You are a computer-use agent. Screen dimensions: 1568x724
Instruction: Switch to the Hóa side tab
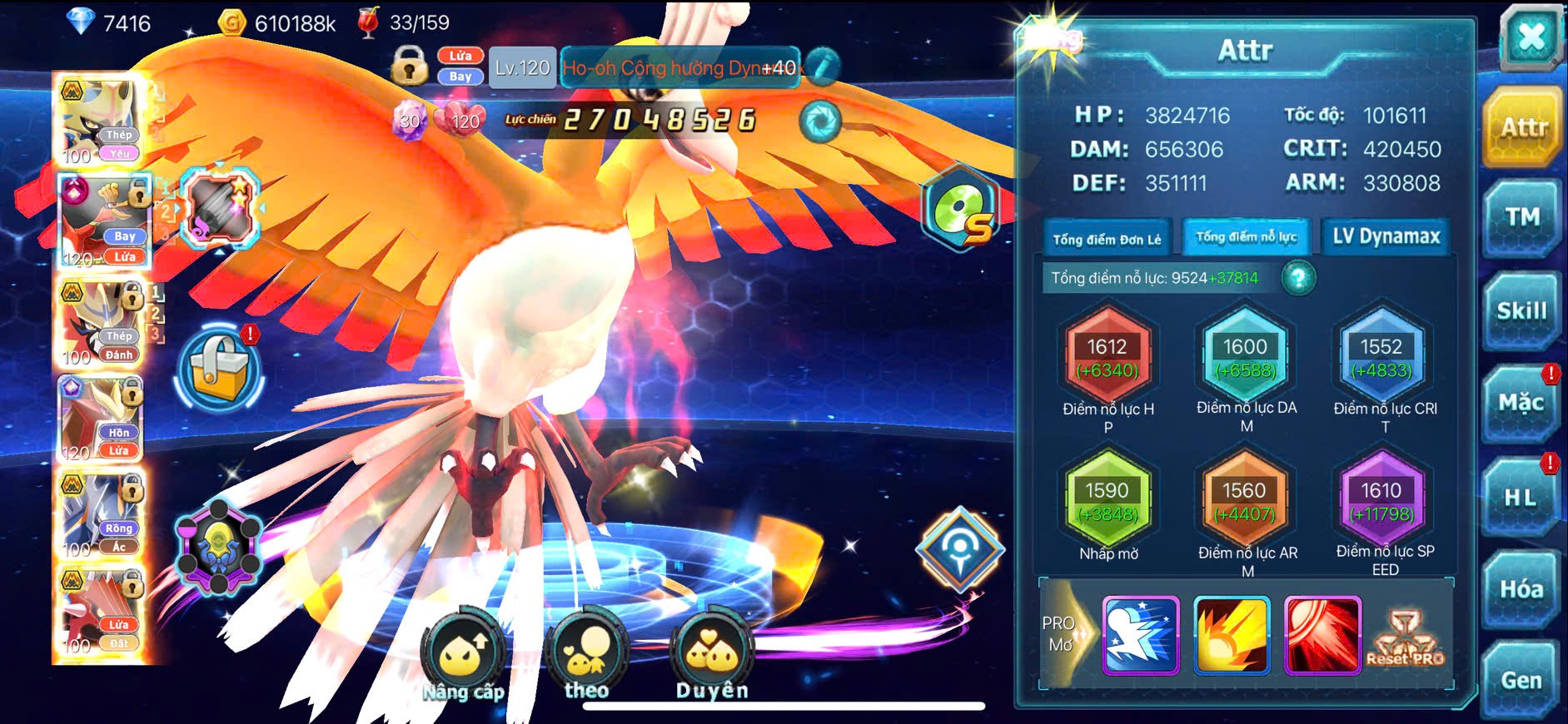pyautogui.click(x=1521, y=590)
